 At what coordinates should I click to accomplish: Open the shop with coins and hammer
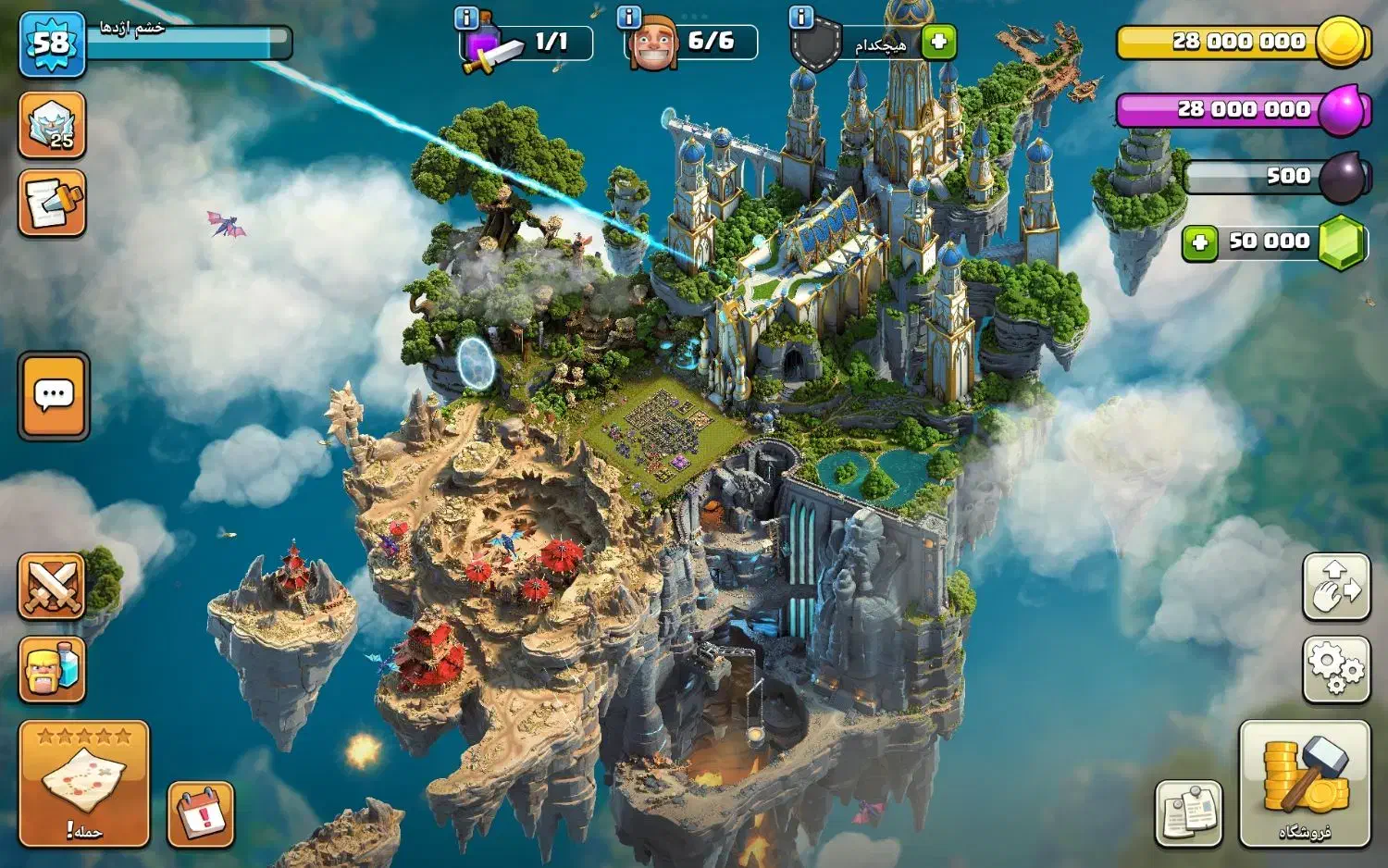click(x=1305, y=784)
